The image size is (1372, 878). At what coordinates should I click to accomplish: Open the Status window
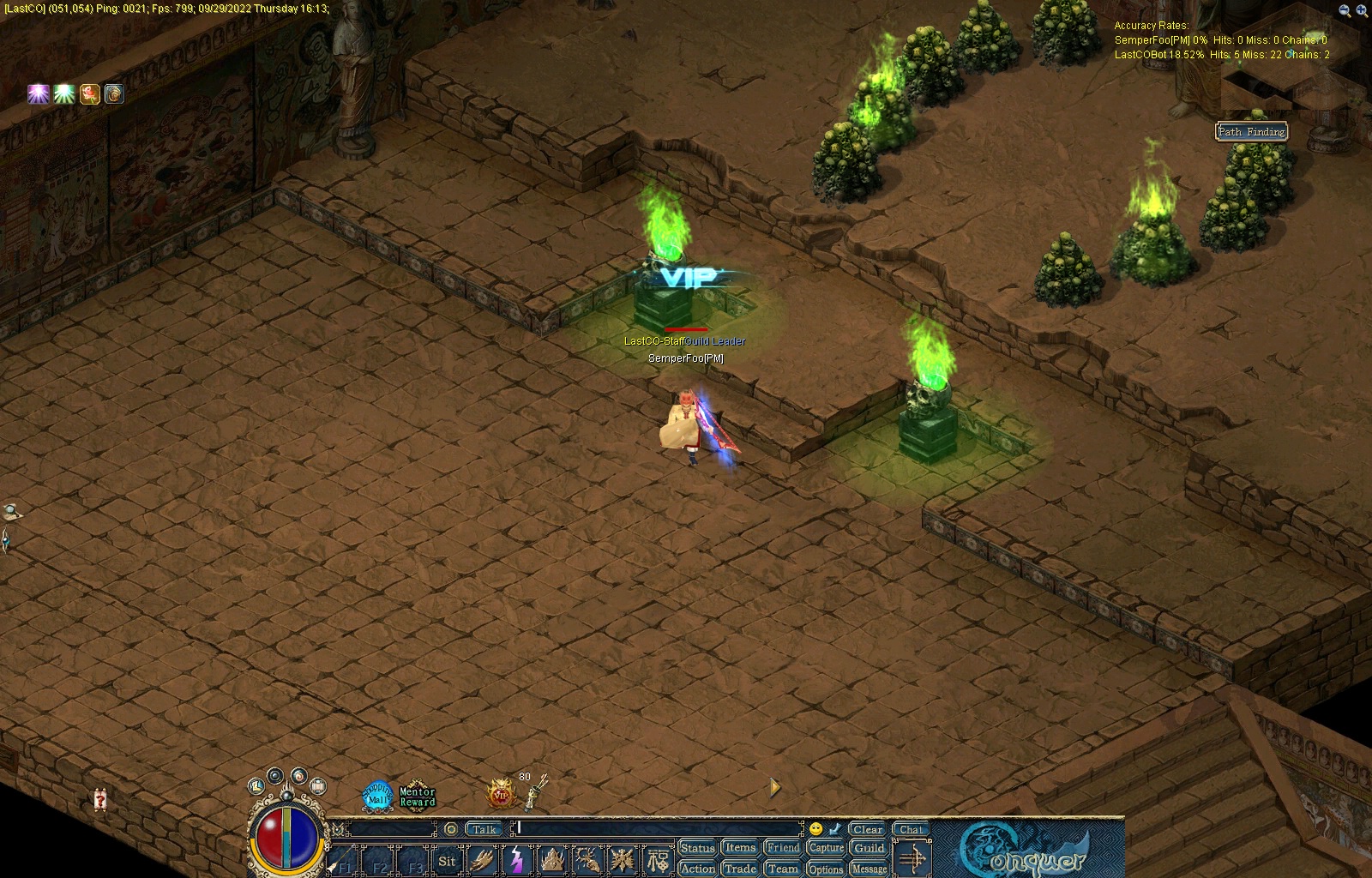point(697,848)
